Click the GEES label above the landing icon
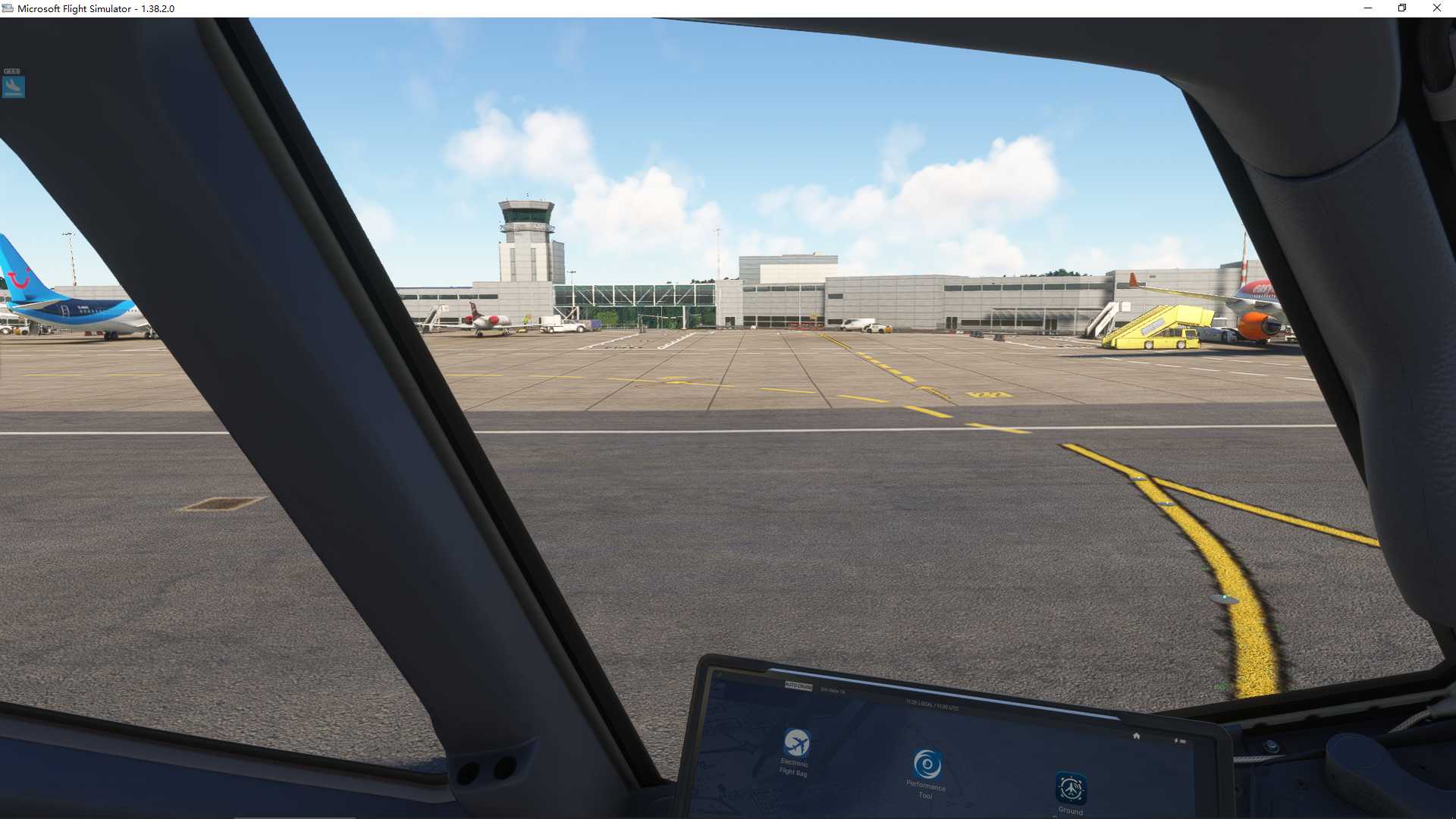The width and height of the screenshot is (1456, 819). click(12, 70)
